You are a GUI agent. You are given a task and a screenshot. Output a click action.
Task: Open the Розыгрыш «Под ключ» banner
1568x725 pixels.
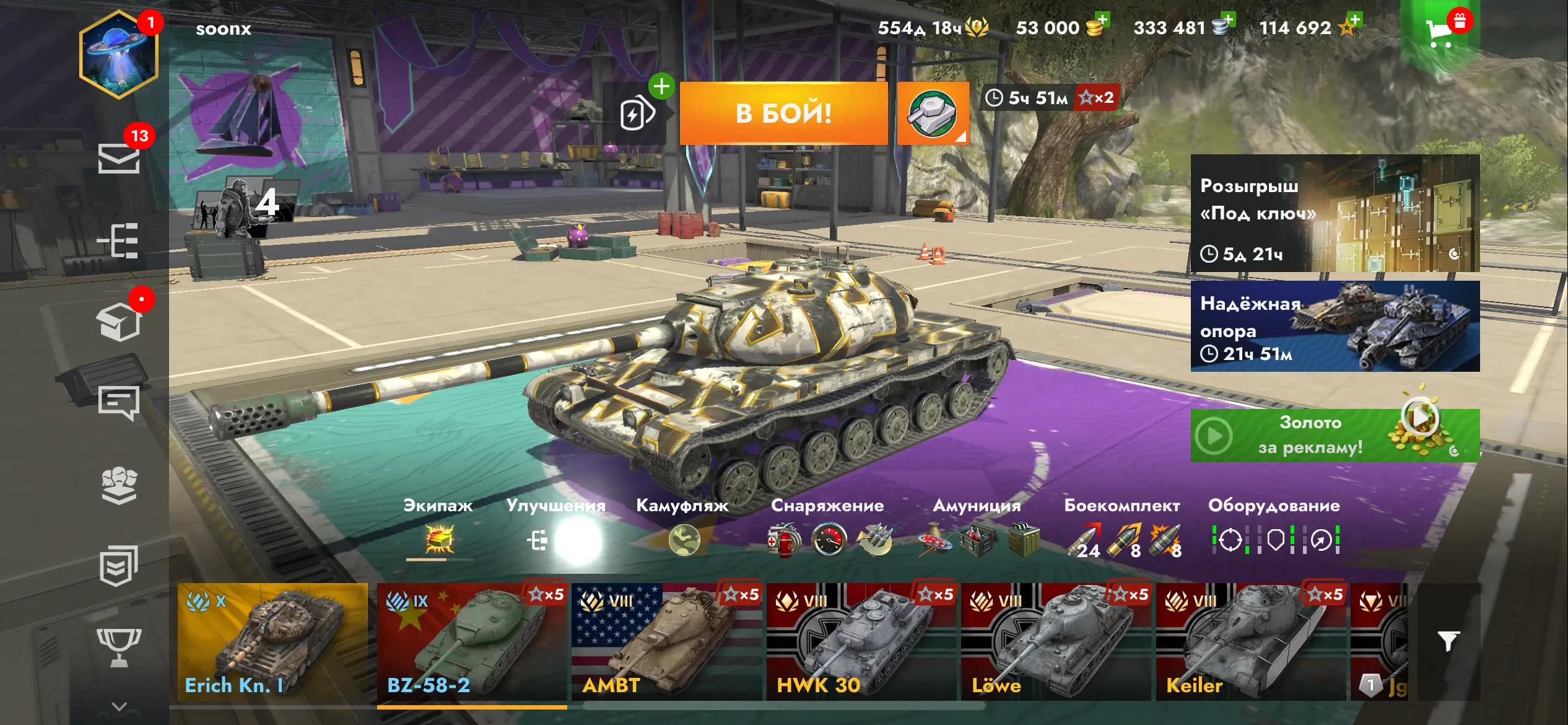(x=1335, y=213)
